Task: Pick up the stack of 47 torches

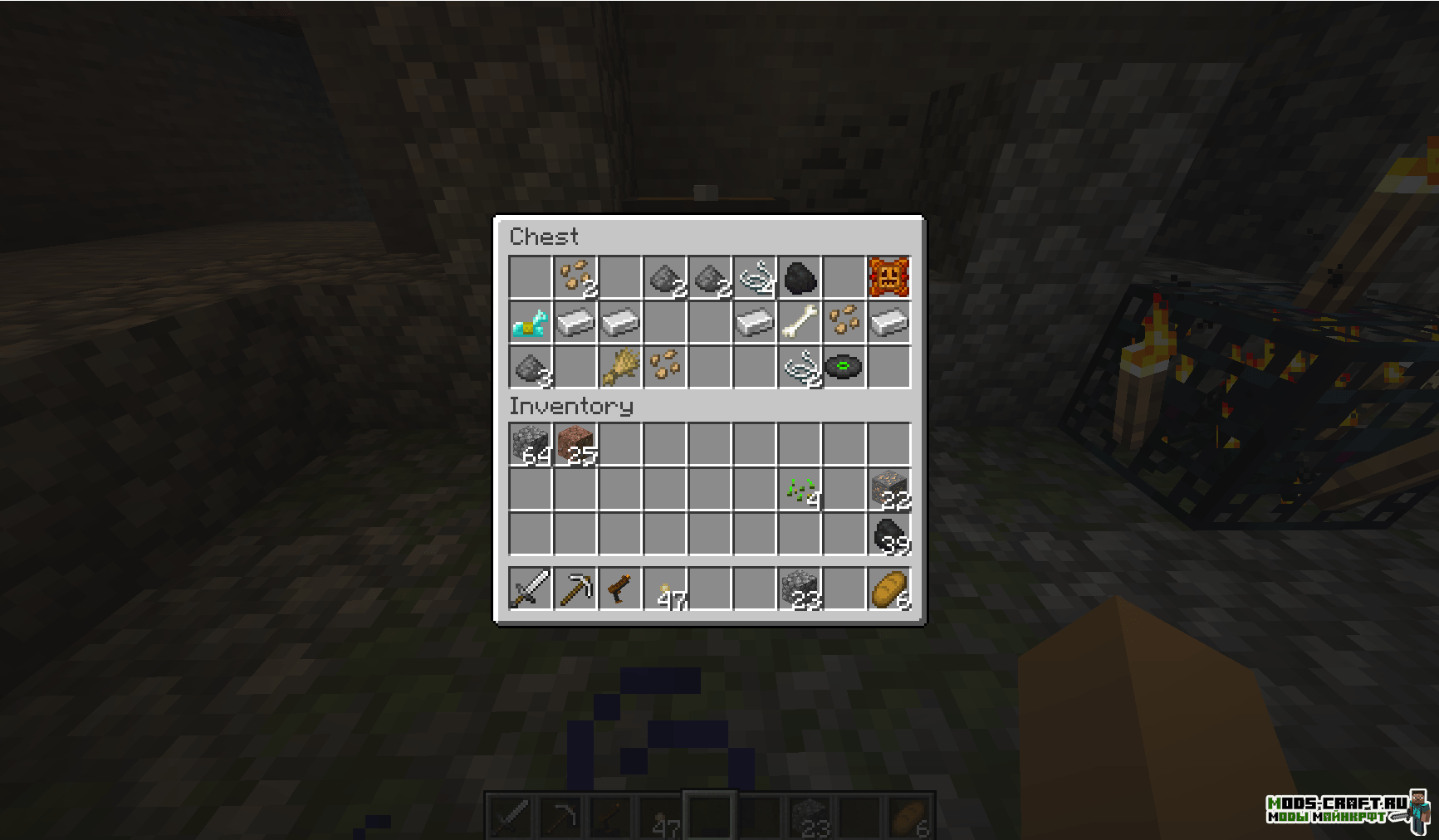Action: 665,589
